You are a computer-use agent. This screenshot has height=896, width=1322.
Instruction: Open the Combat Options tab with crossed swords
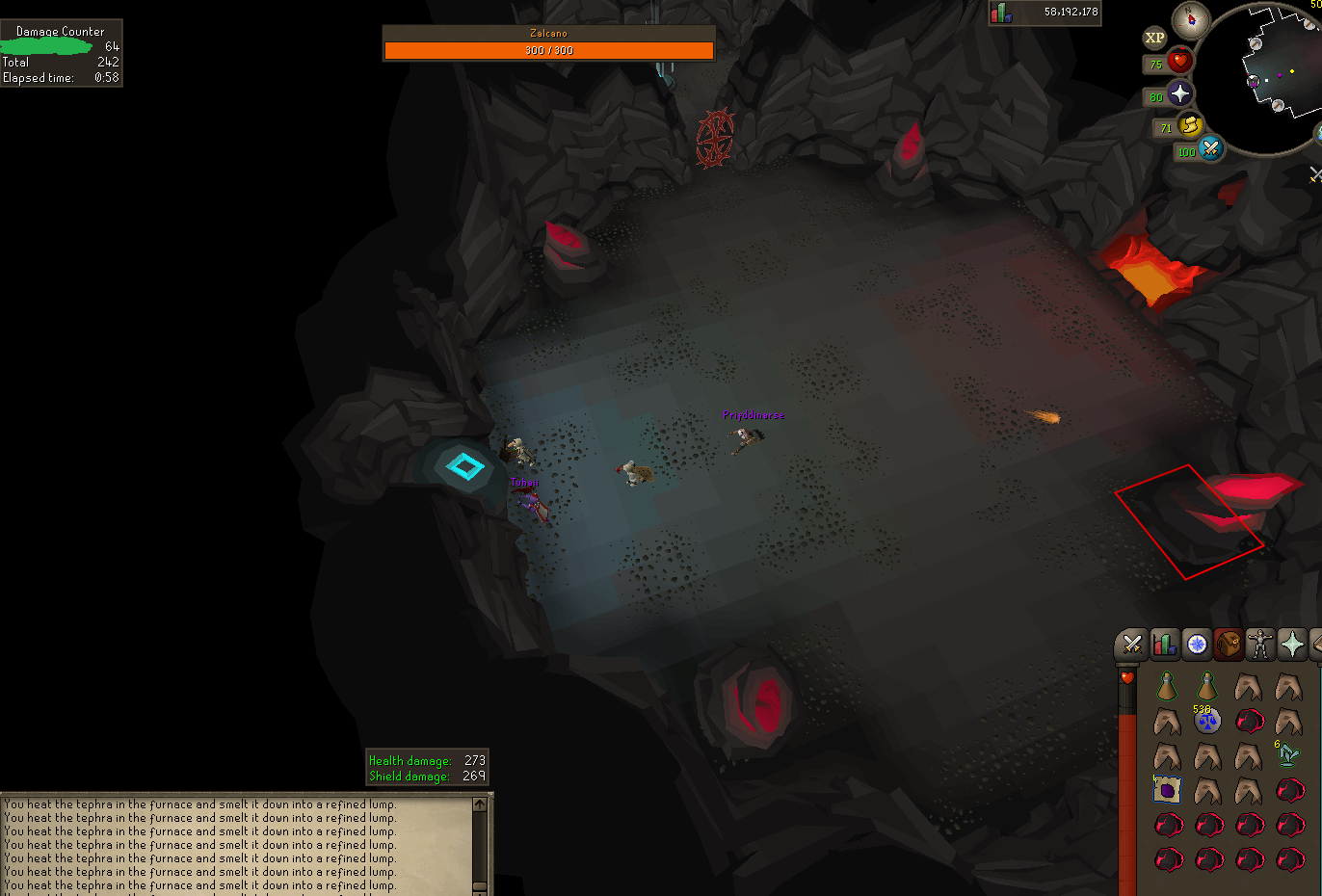pyautogui.click(x=1131, y=644)
